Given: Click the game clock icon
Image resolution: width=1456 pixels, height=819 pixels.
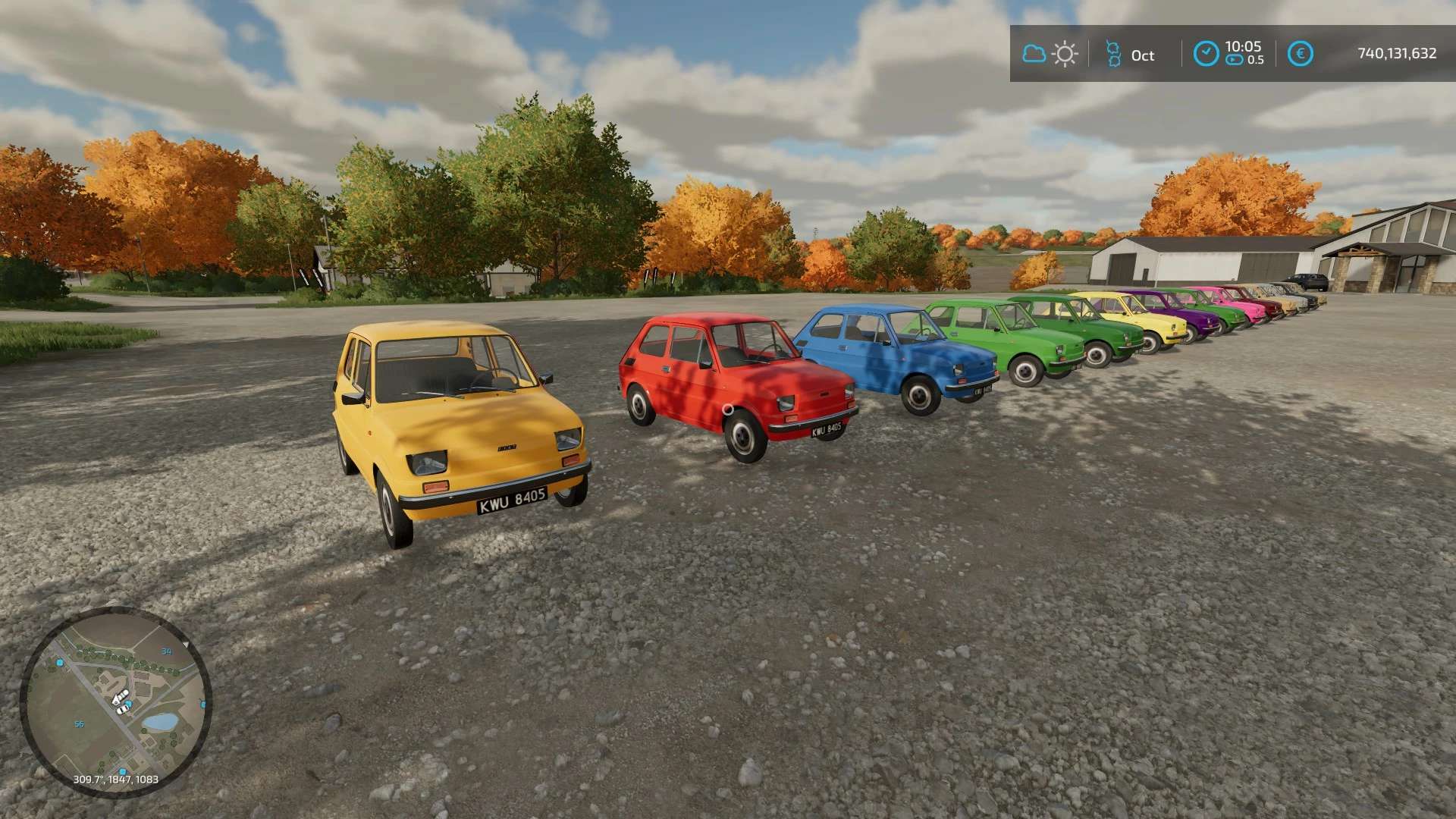Looking at the screenshot, I should coord(1206,54).
